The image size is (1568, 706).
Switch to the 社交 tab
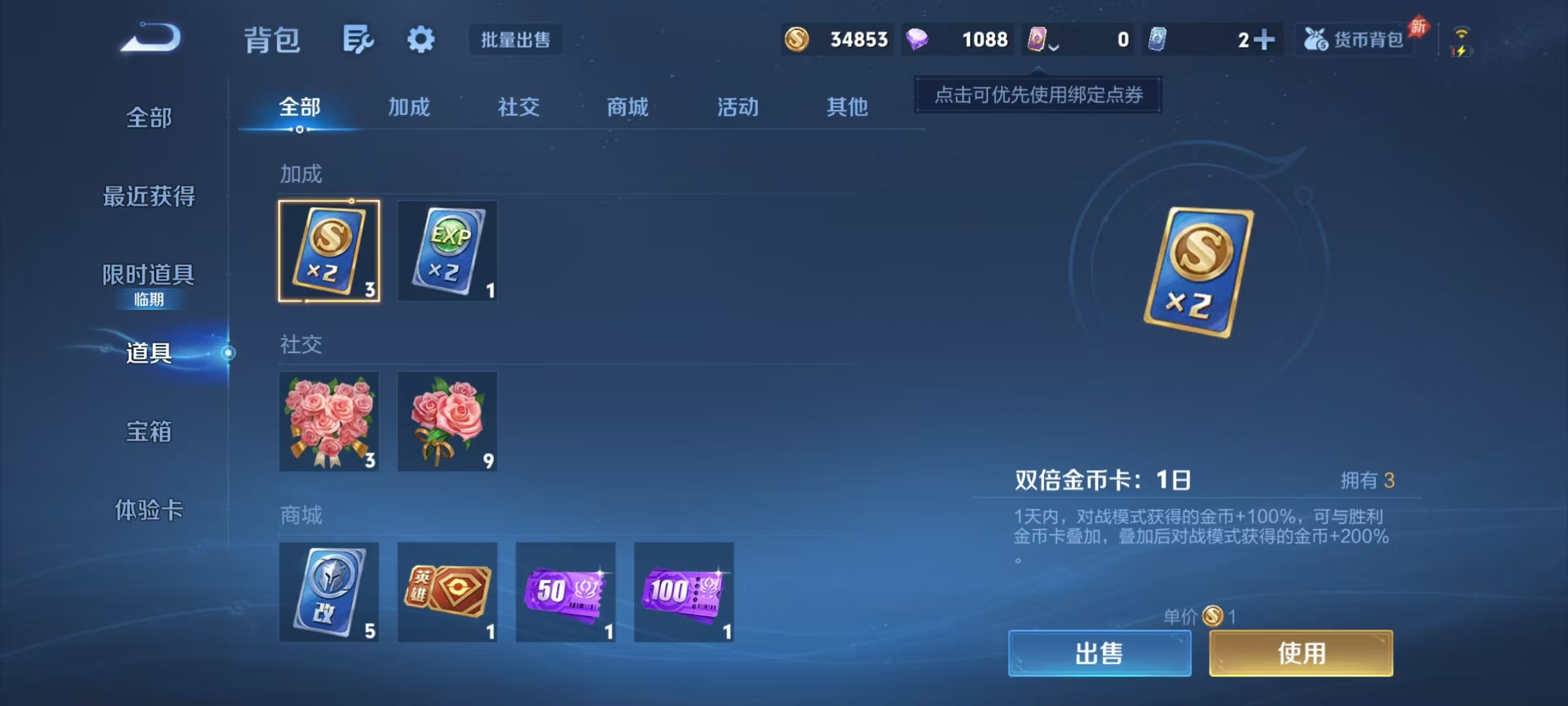click(x=518, y=107)
